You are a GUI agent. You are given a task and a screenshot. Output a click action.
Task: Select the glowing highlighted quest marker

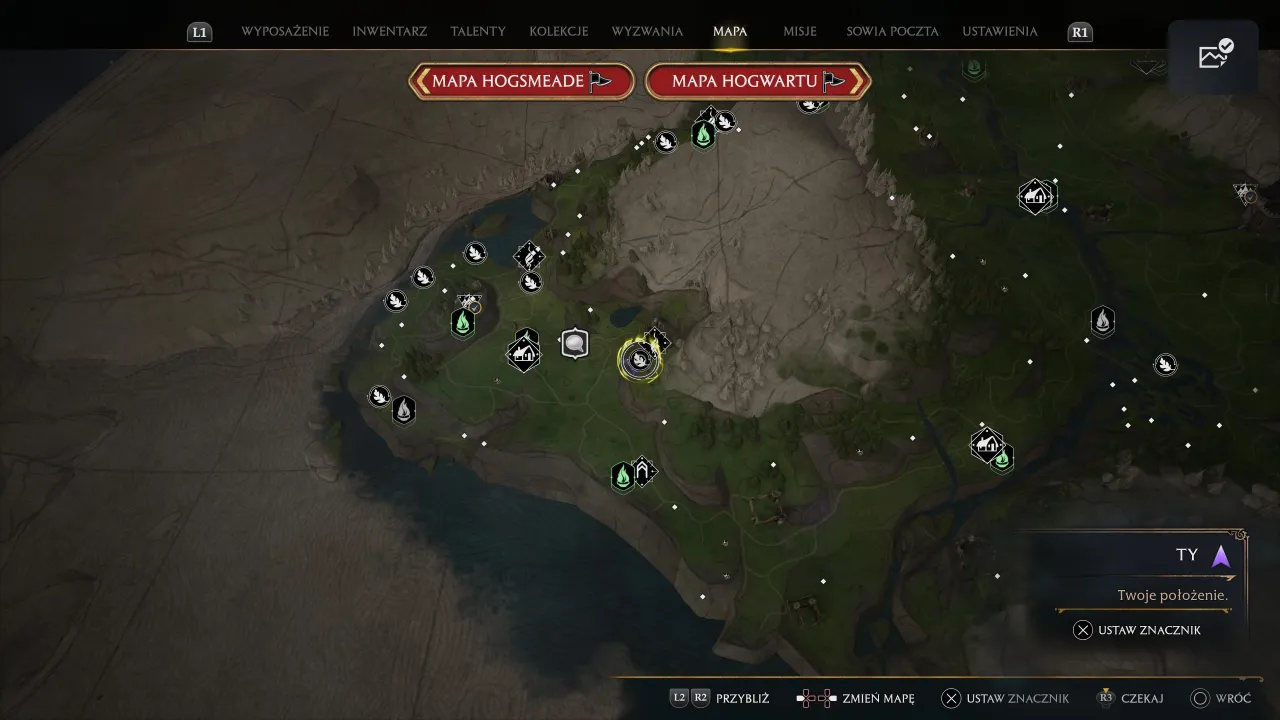pyautogui.click(x=640, y=360)
